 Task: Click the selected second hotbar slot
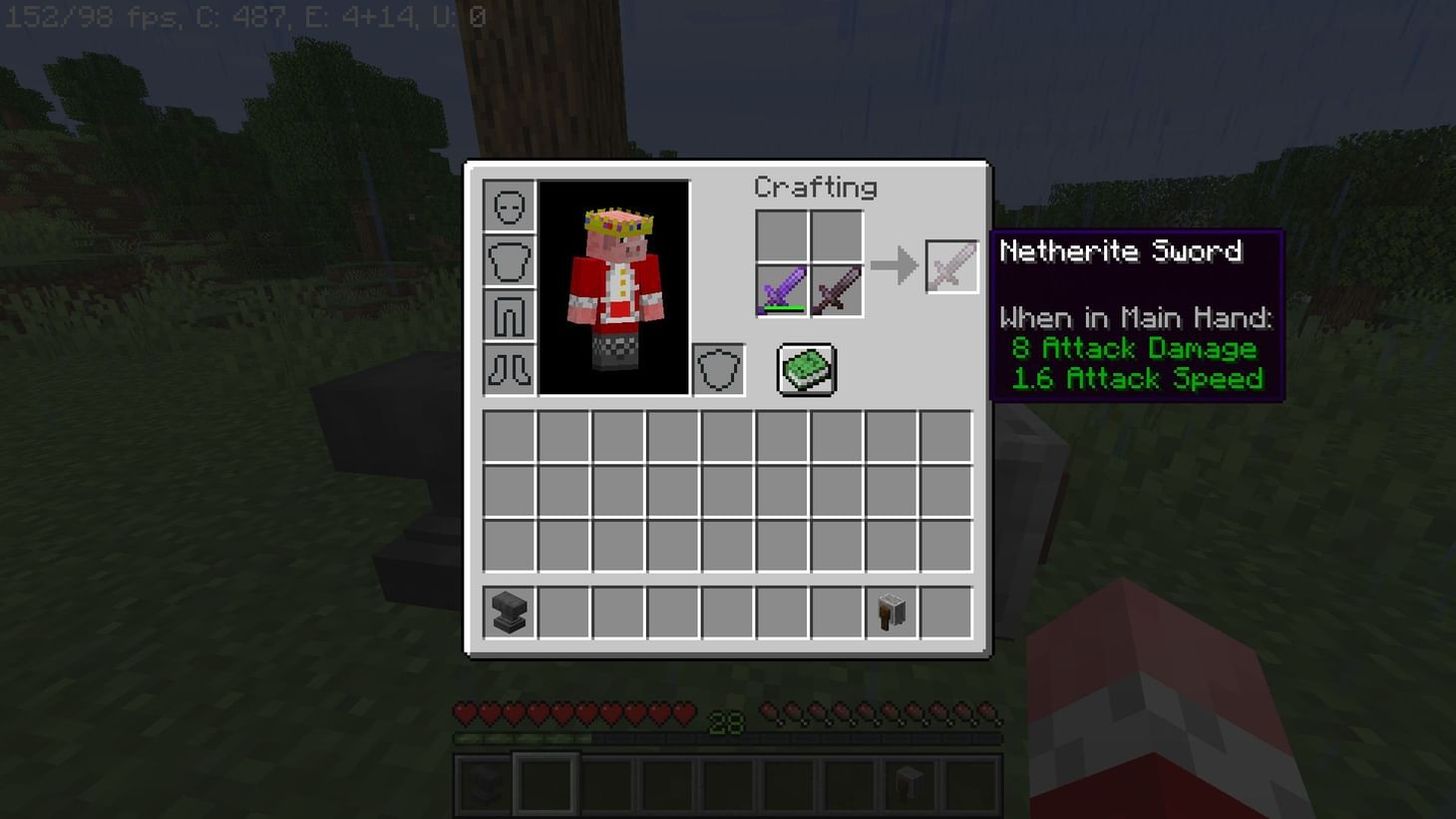[x=546, y=784]
